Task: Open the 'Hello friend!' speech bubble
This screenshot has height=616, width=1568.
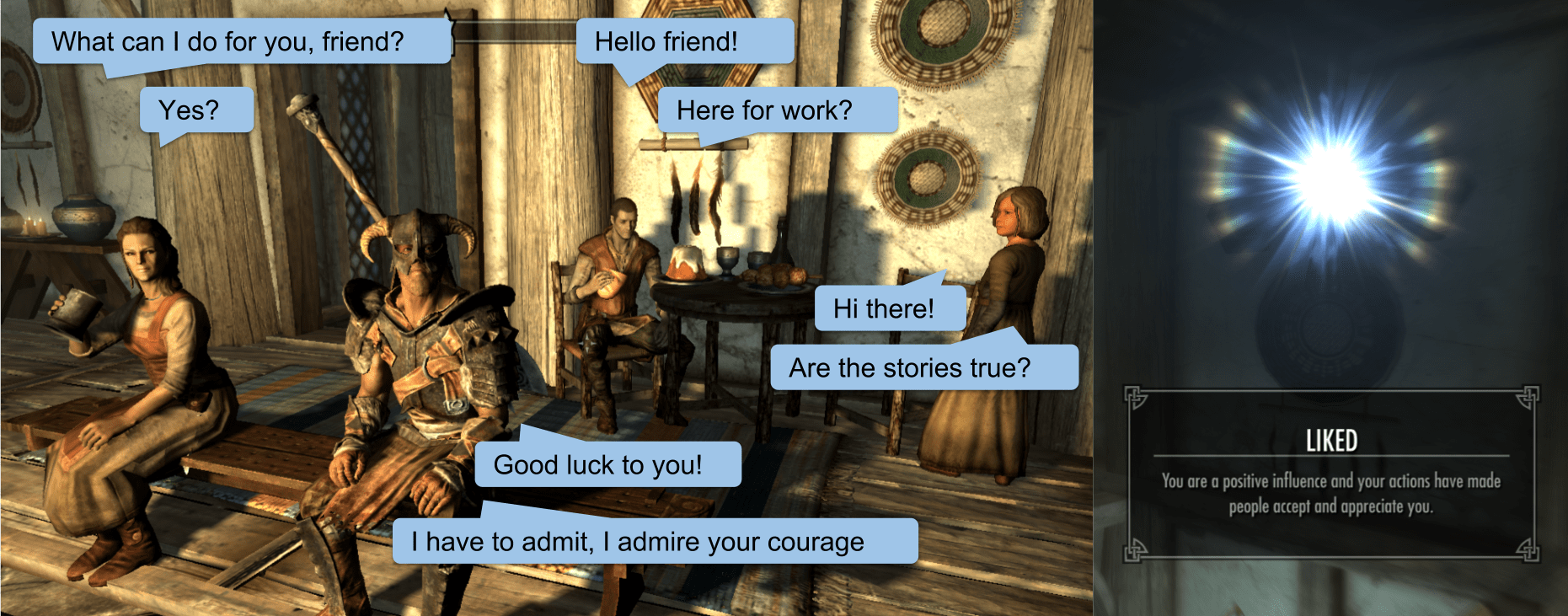Action: [685, 40]
